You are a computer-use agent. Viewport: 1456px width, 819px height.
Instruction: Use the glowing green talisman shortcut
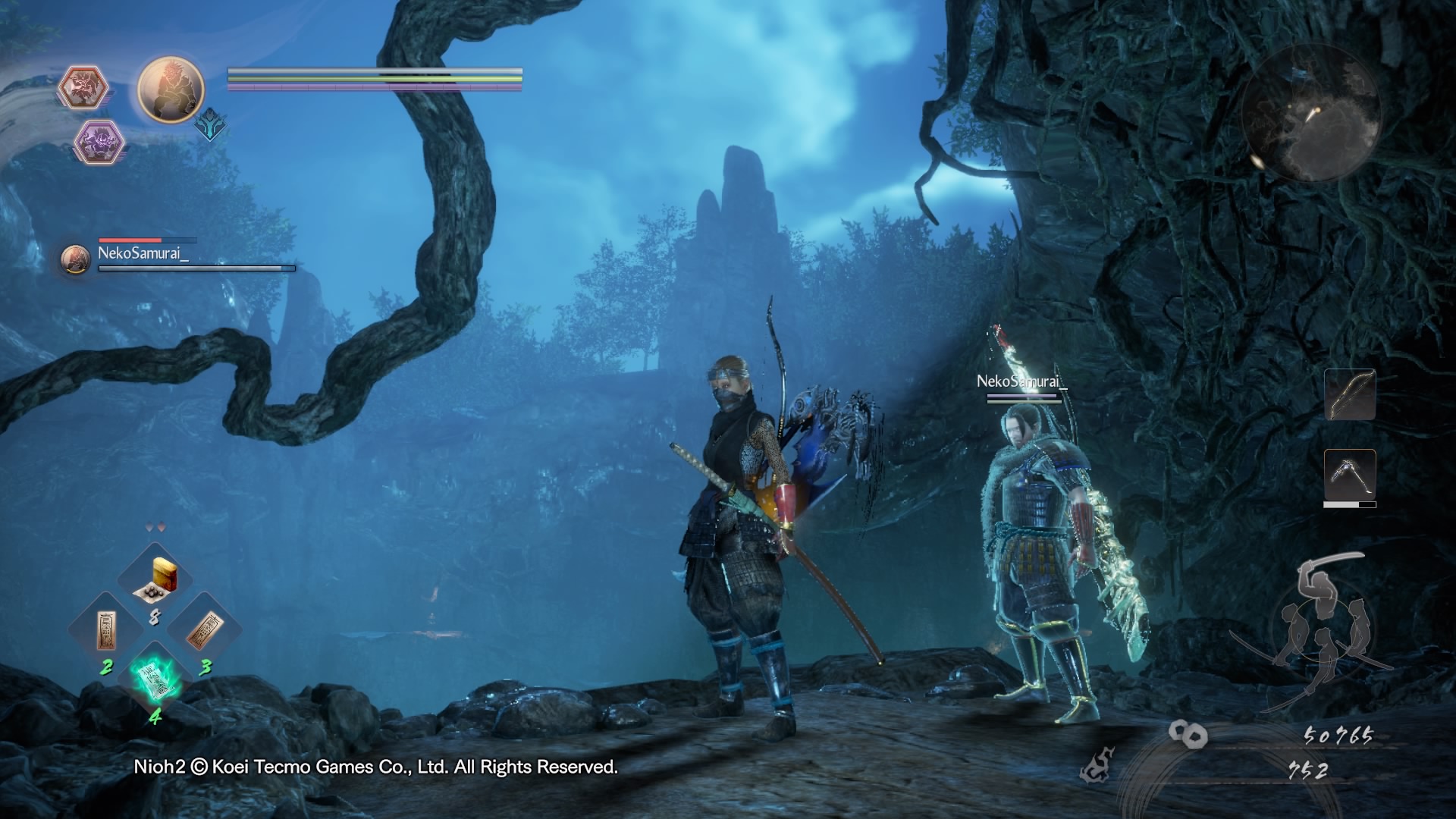tap(155, 676)
